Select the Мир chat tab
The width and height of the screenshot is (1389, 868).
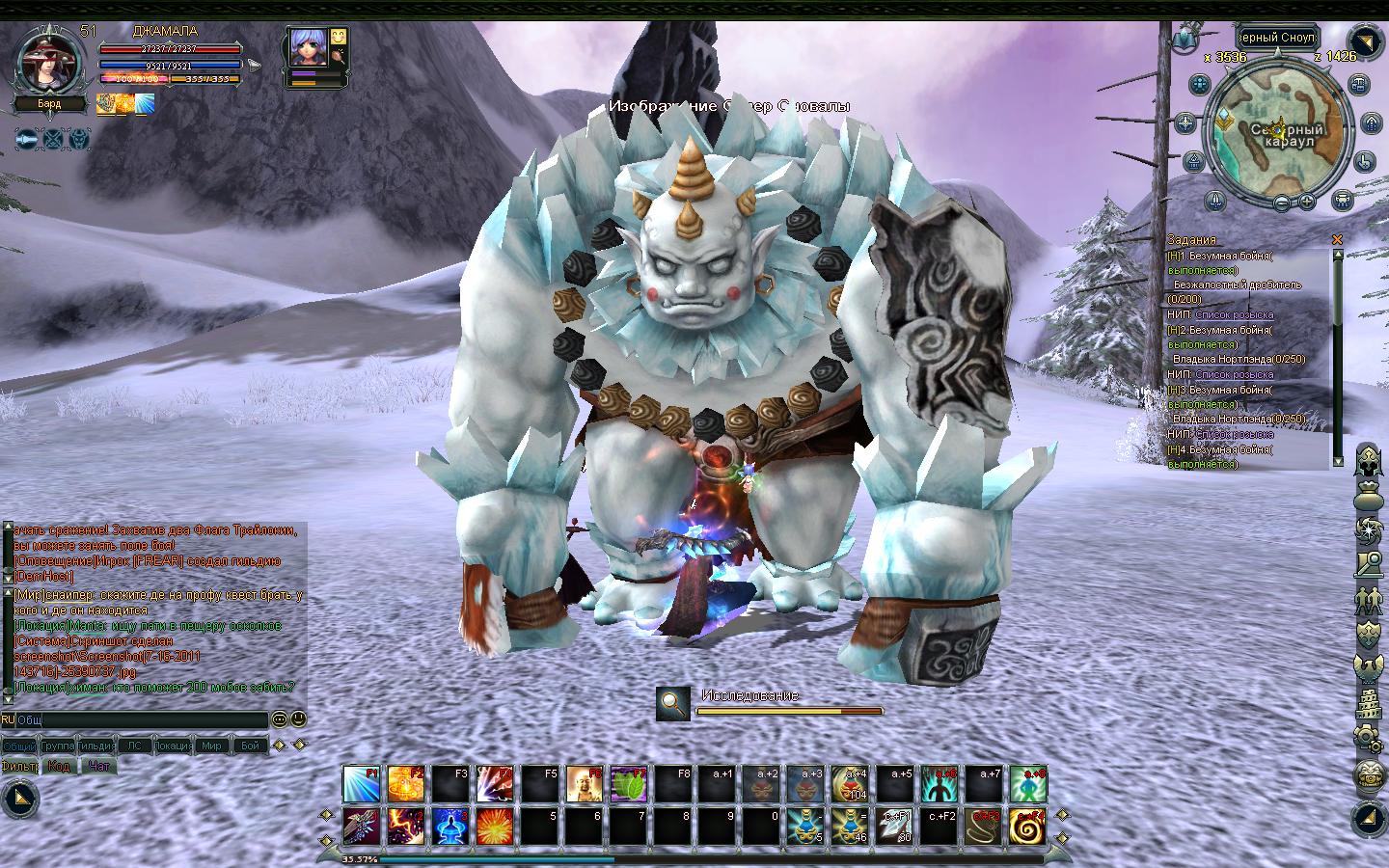[x=211, y=746]
